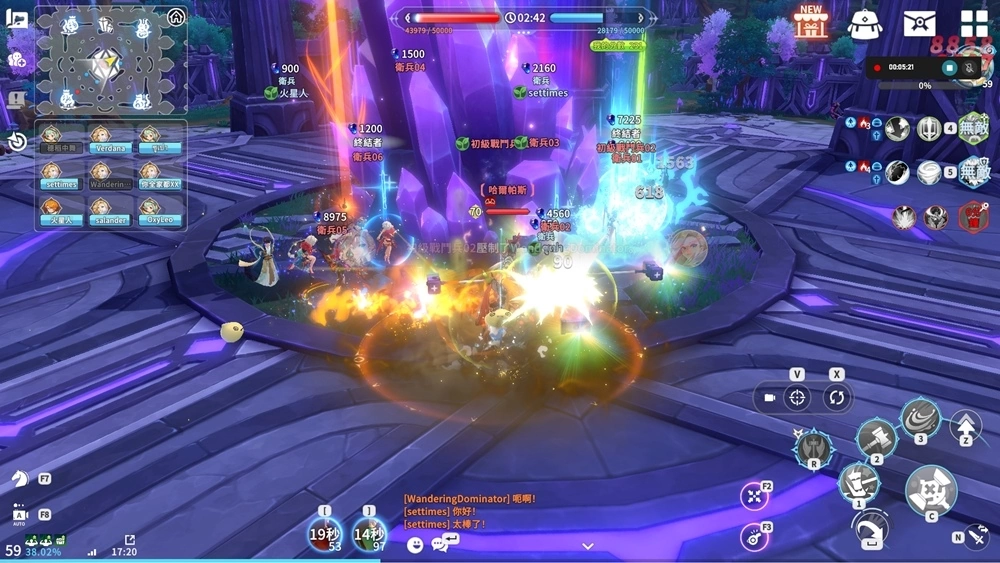
Task: Toggle the target lock crosshair button
Action: [x=797, y=397]
